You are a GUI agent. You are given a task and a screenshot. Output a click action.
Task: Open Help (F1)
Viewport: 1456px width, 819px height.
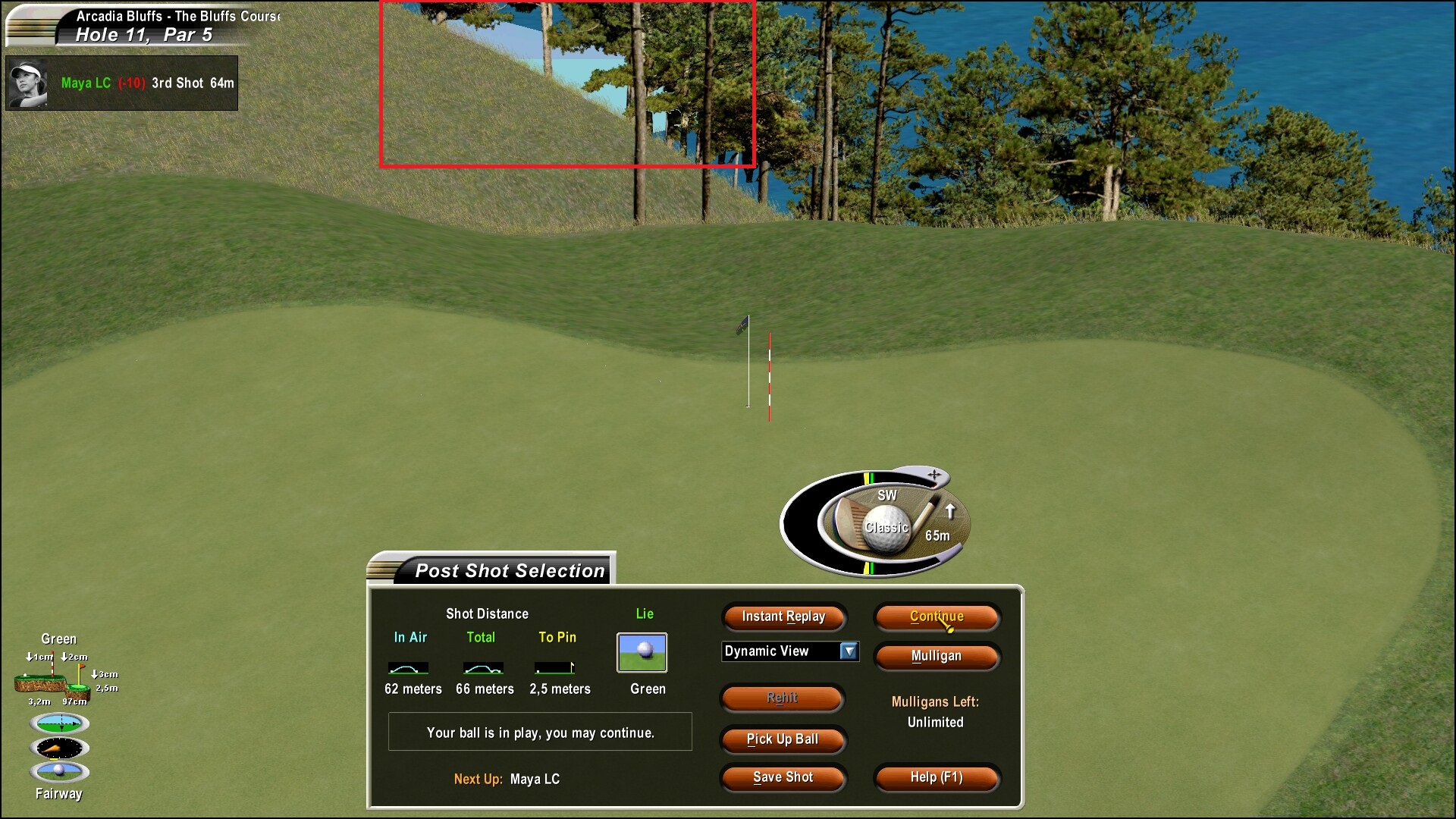(937, 777)
